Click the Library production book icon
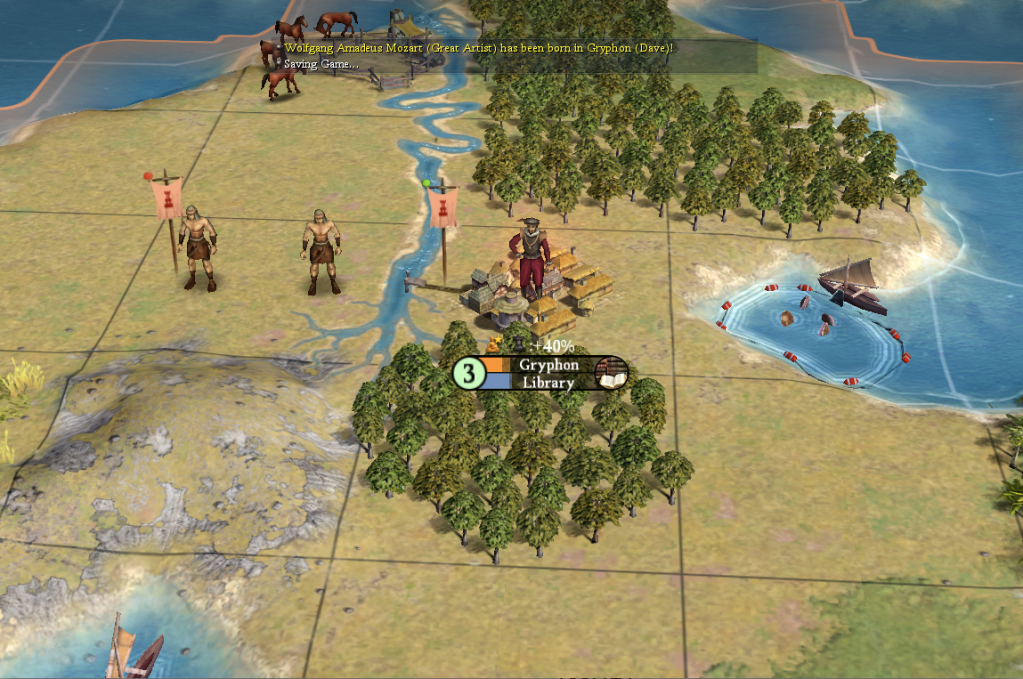Screen dimensions: 1023x679 coord(609,374)
